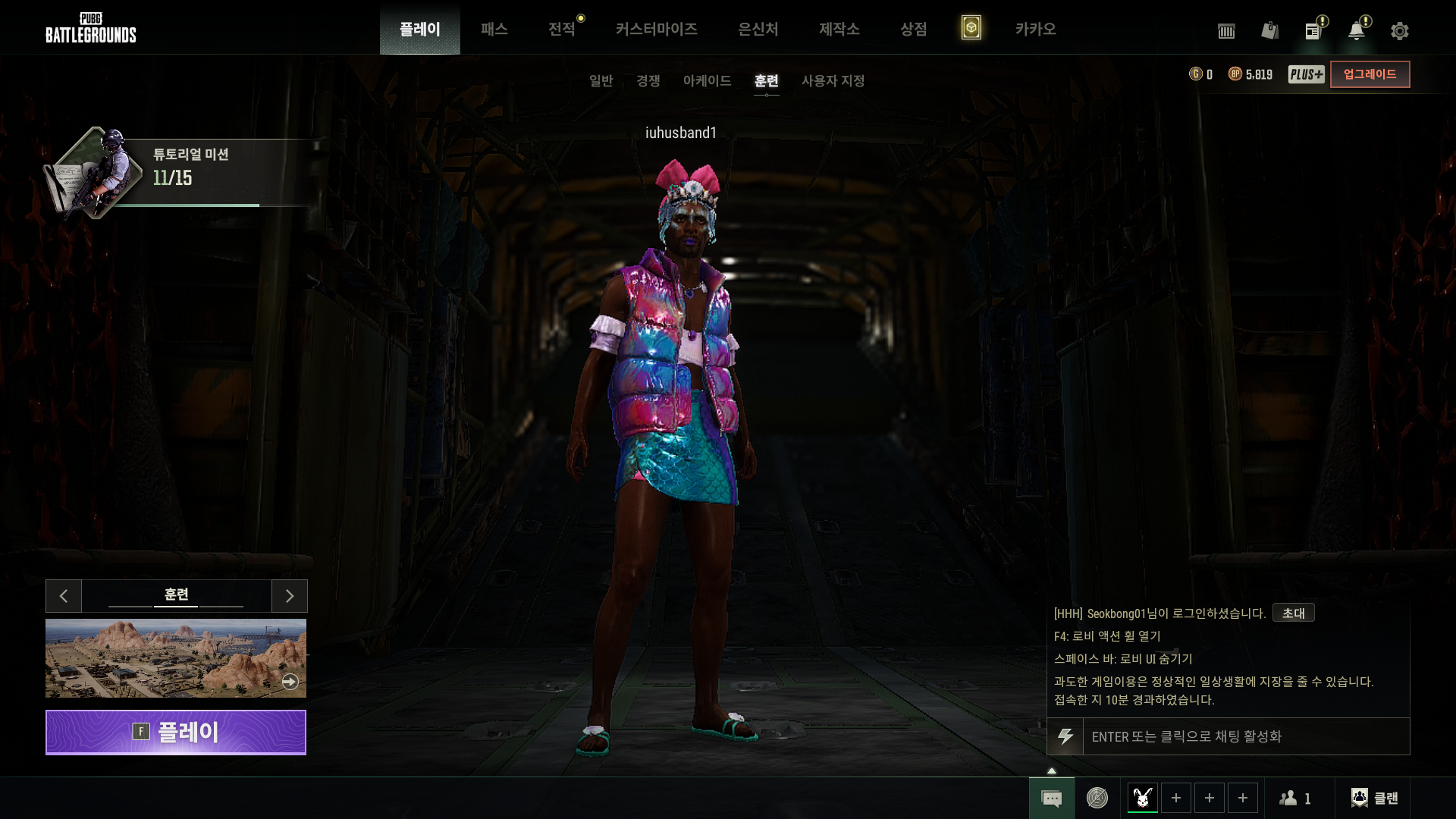Invite Seokbong01 with the 초대 button
The image size is (1456, 819).
(x=1293, y=613)
